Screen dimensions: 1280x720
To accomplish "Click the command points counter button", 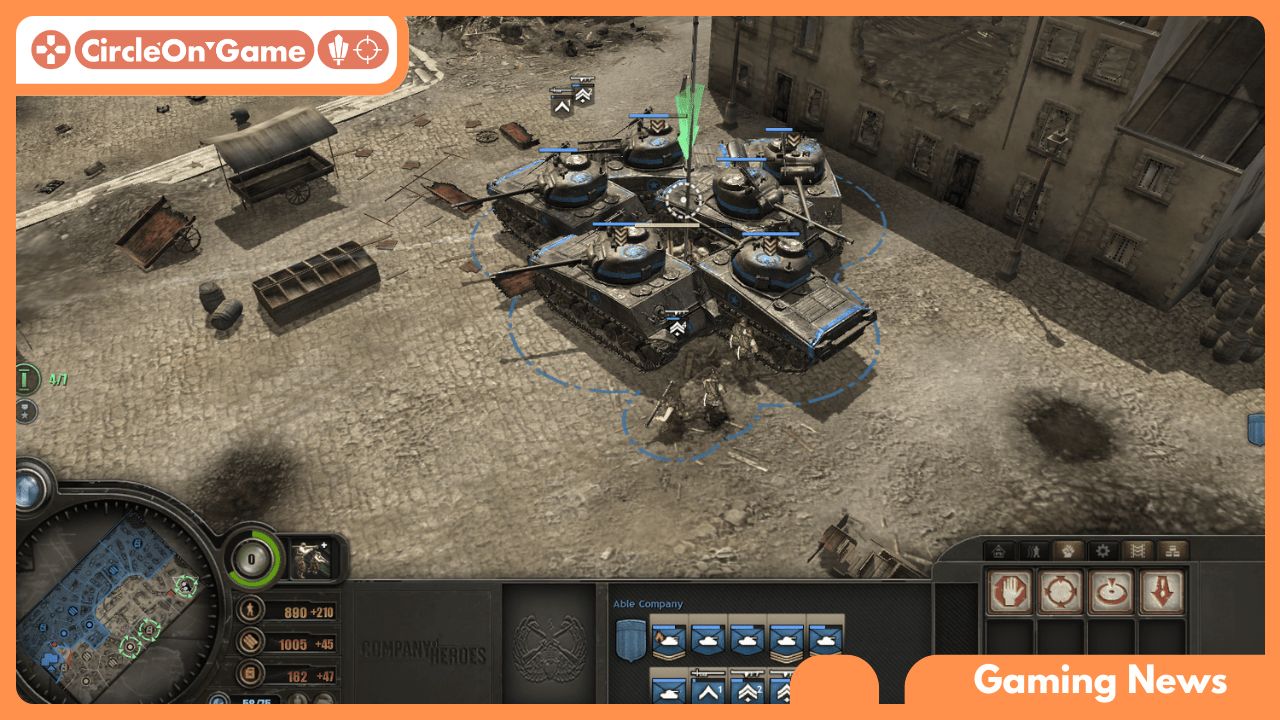I will click(251, 558).
